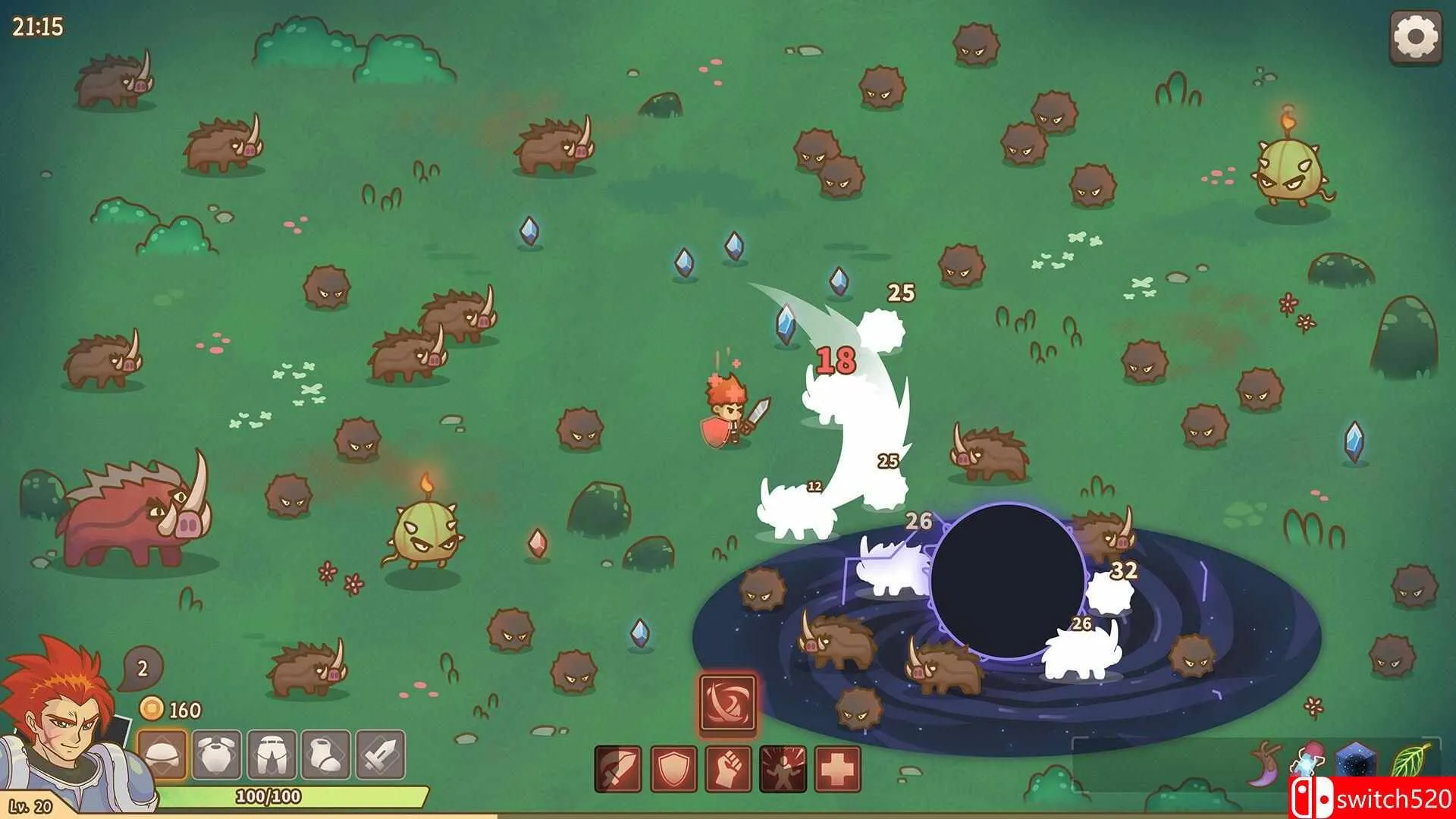
Task: Select the boots equipment slot
Action: click(326, 755)
